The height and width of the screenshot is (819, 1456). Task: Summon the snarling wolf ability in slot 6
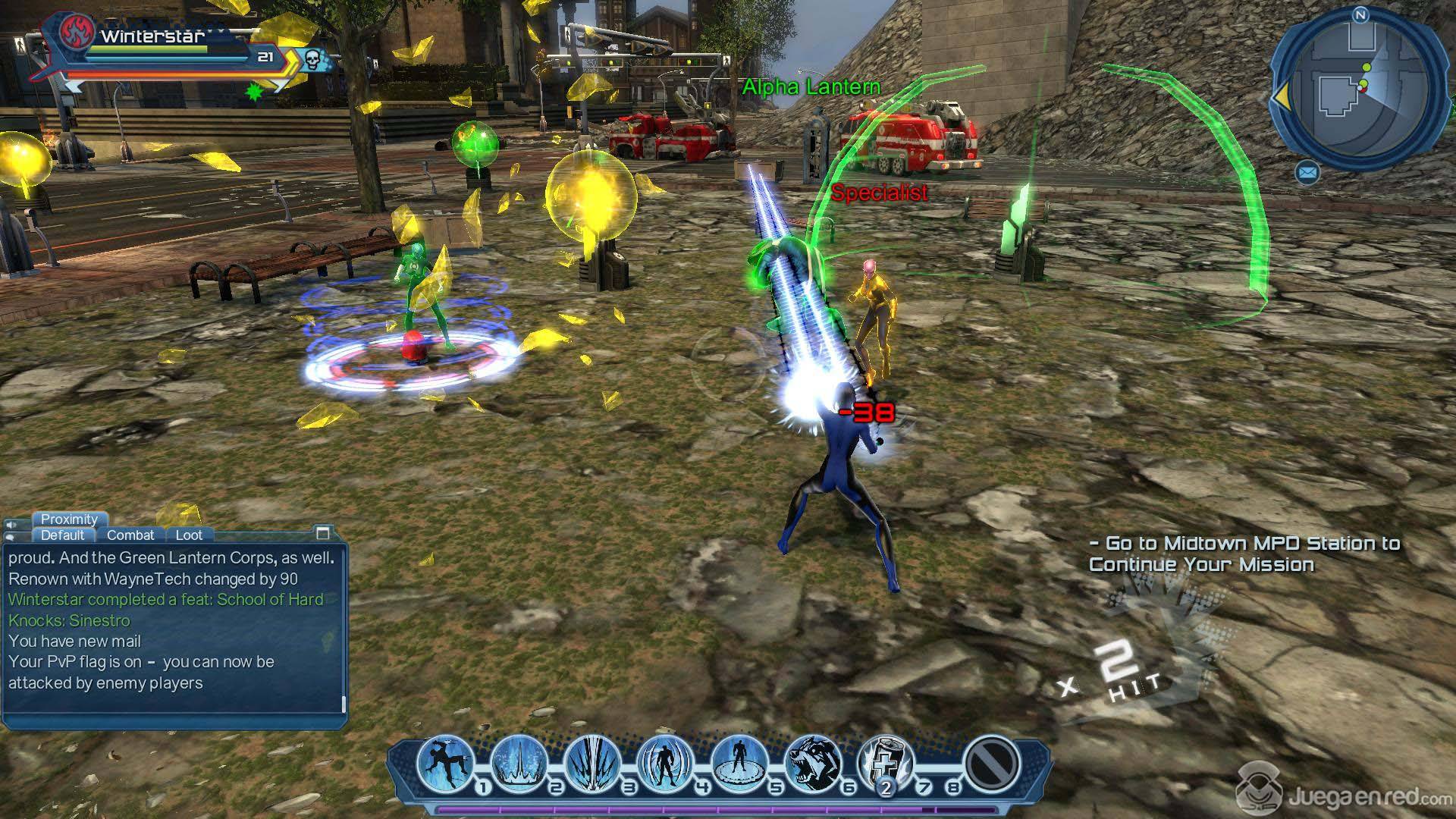point(812,762)
